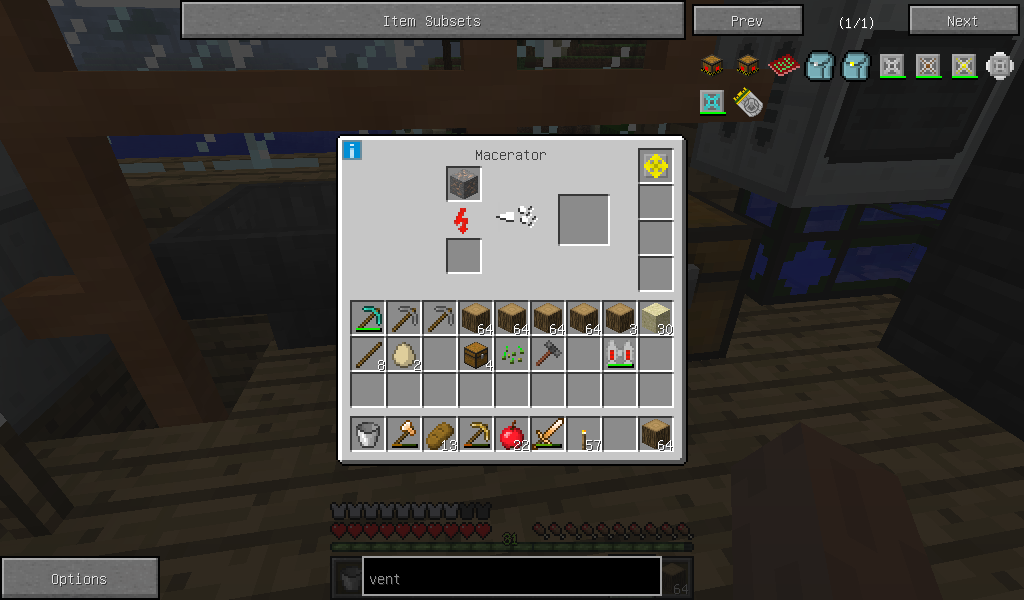
Task: Click the search box containing 'vent'
Action: [x=511, y=577]
